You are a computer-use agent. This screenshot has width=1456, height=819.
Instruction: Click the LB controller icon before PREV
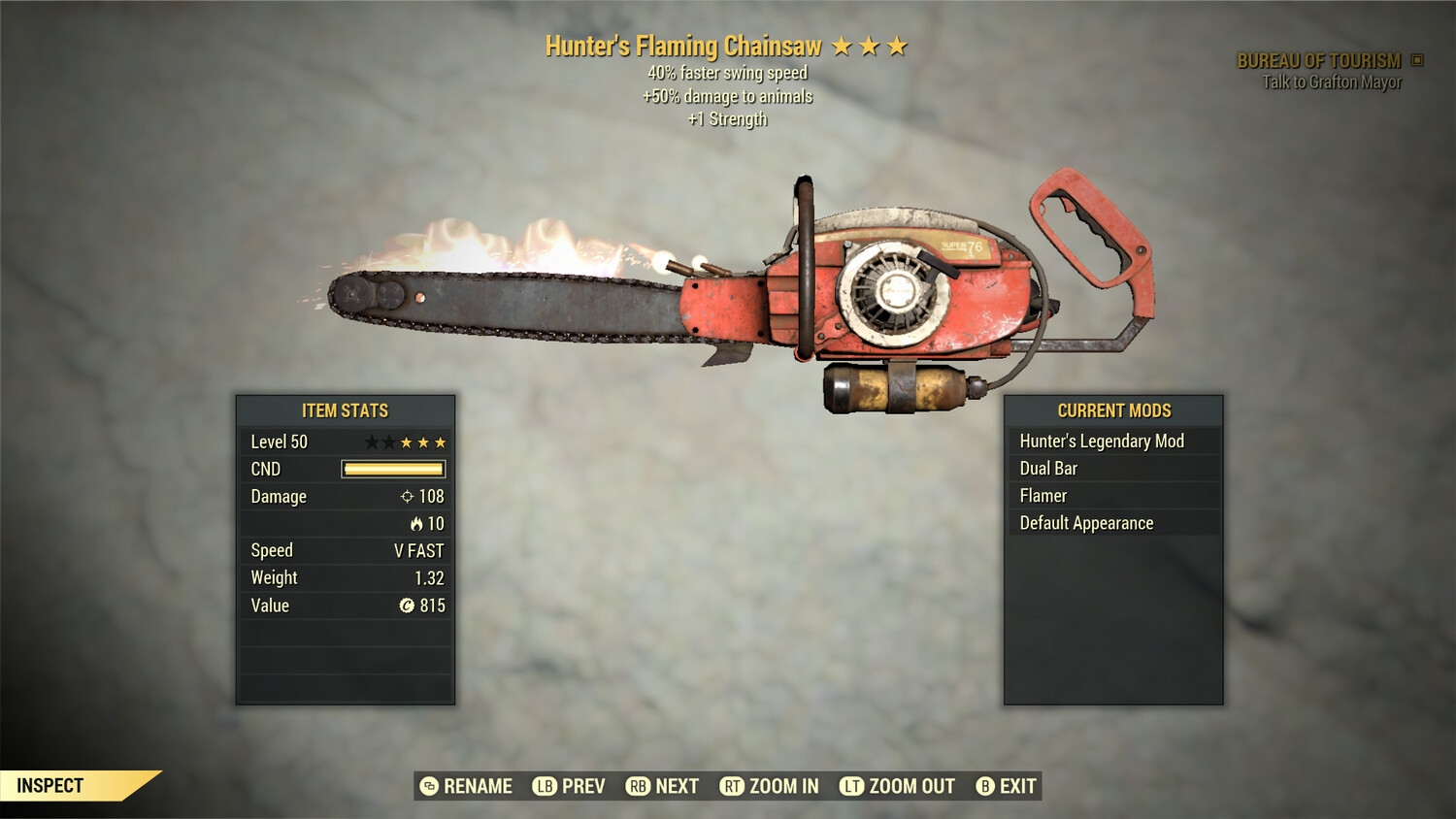545,786
